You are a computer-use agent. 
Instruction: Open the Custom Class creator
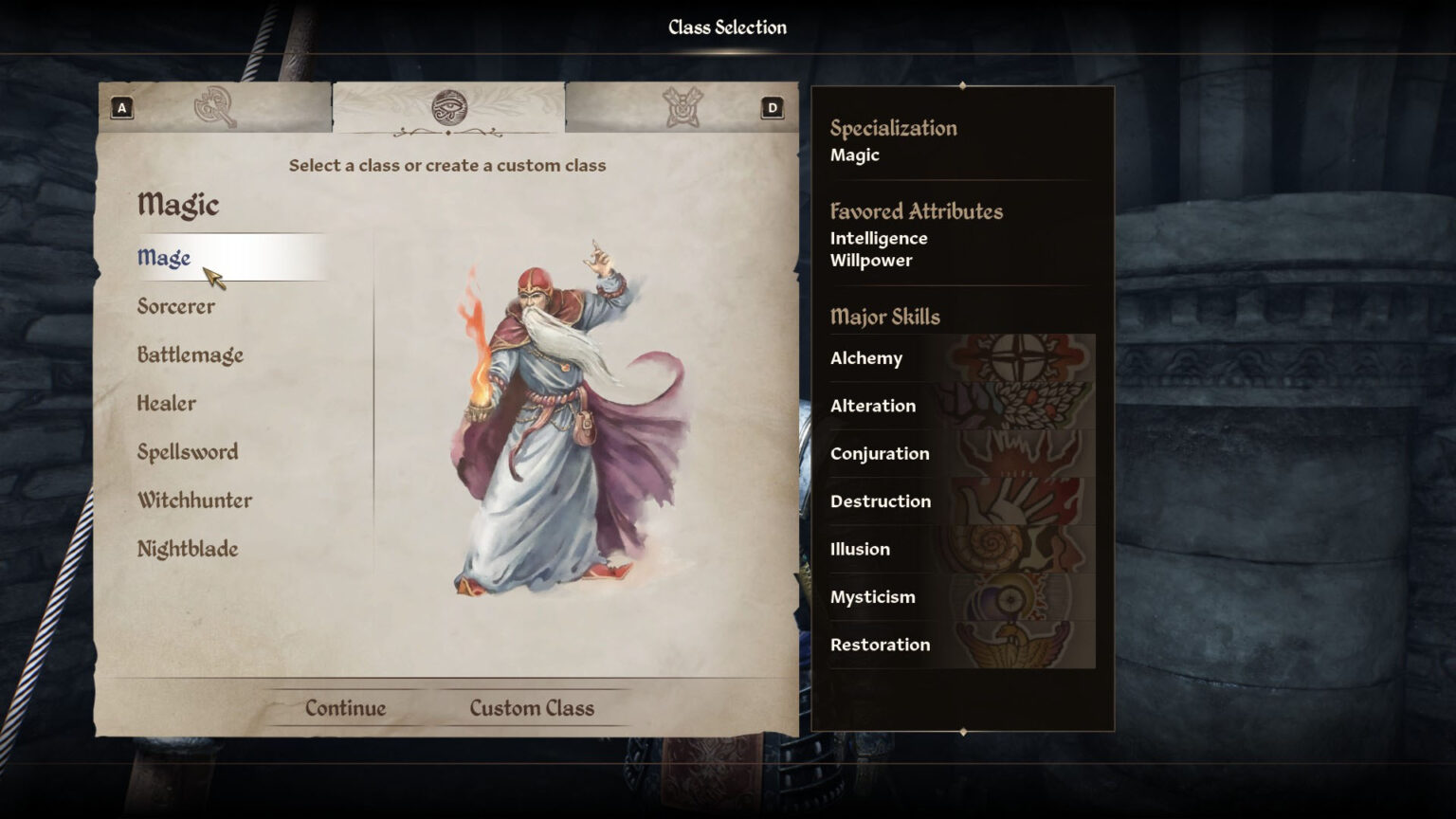pyautogui.click(x=531, y=707)
